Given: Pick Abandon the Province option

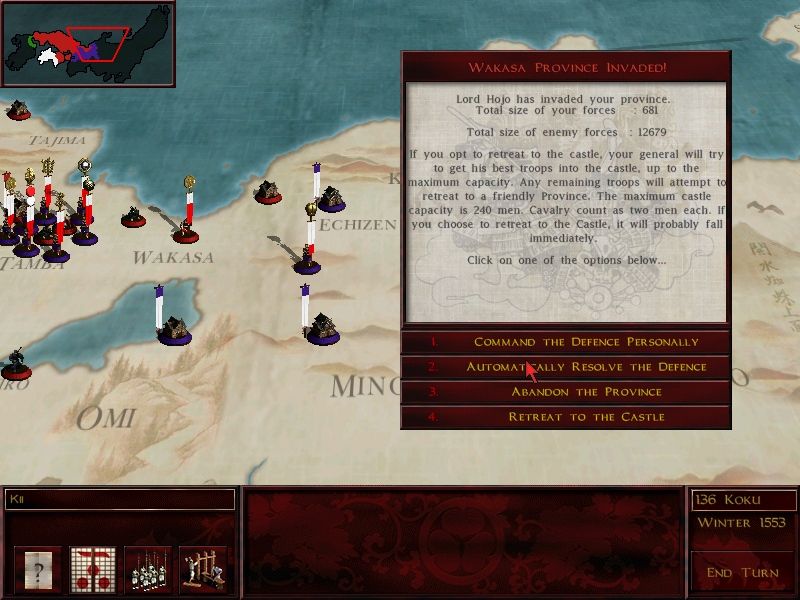Looking at the screenshot, I should tap(566, 392).
